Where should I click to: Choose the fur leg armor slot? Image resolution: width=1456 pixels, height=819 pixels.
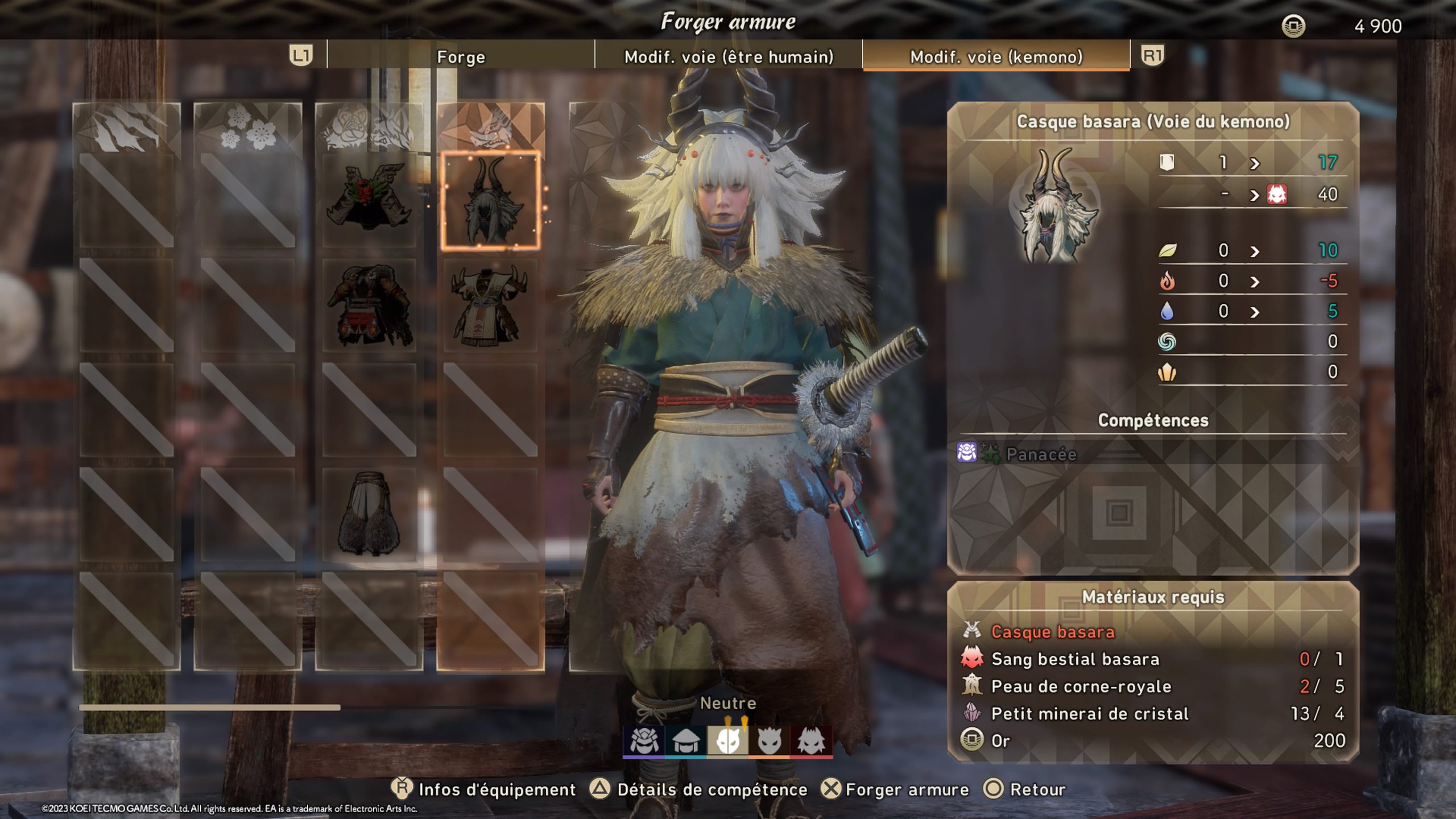(x=369, y=514)
